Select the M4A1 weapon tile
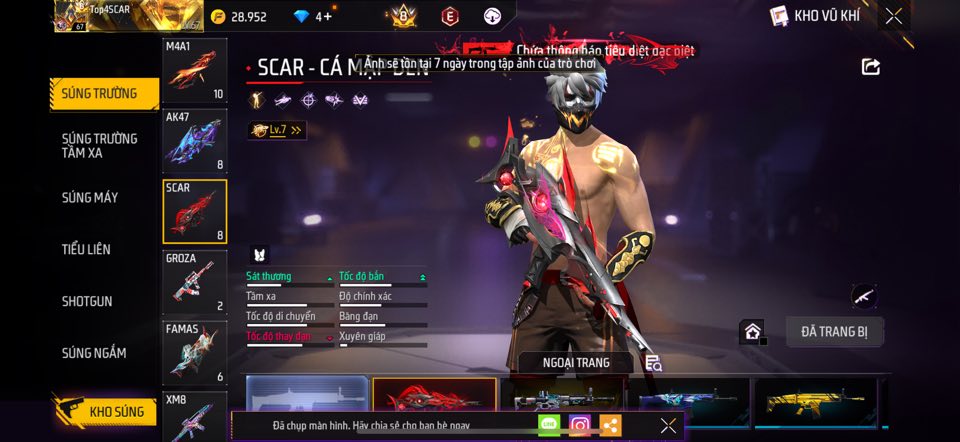This screenshot has width=960, height=442. pyautogui.click(x=195, y=72)
